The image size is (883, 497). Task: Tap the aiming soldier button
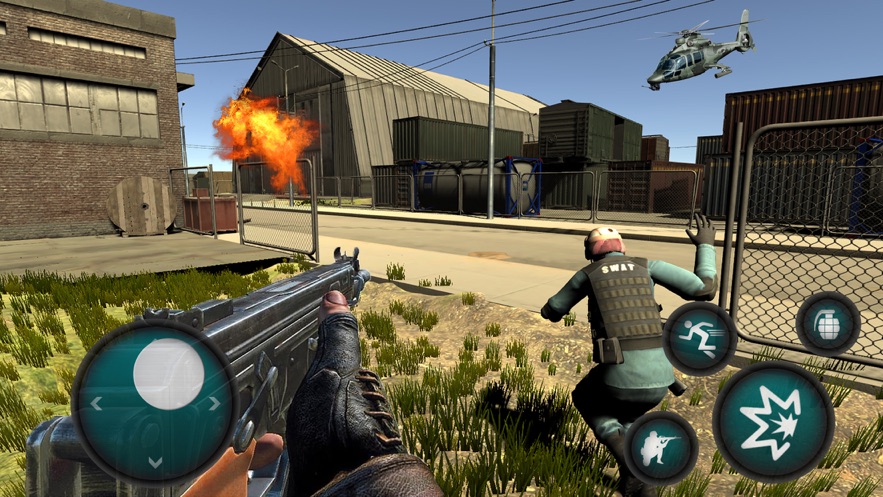pyautogui.click(x=660, y=447)
